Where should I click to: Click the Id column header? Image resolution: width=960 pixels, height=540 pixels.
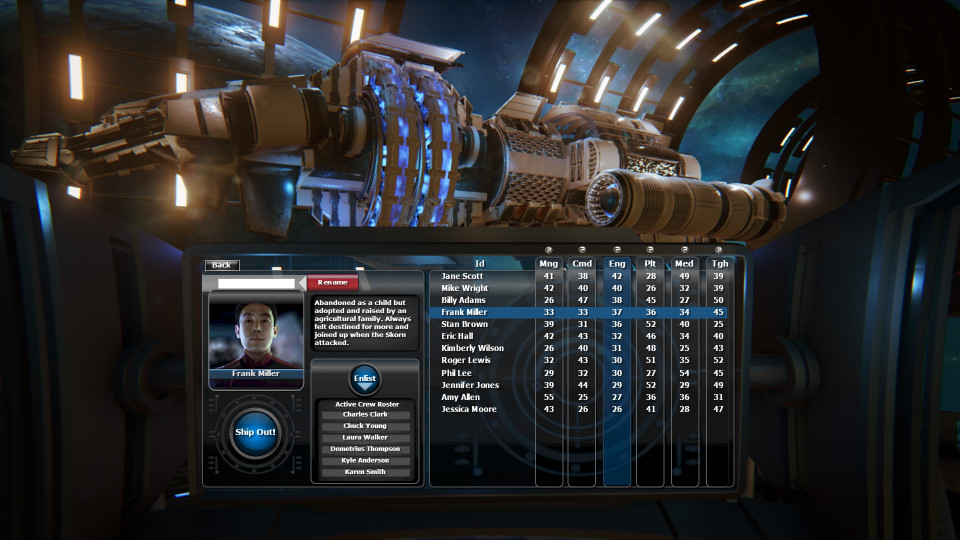point(480,264)
